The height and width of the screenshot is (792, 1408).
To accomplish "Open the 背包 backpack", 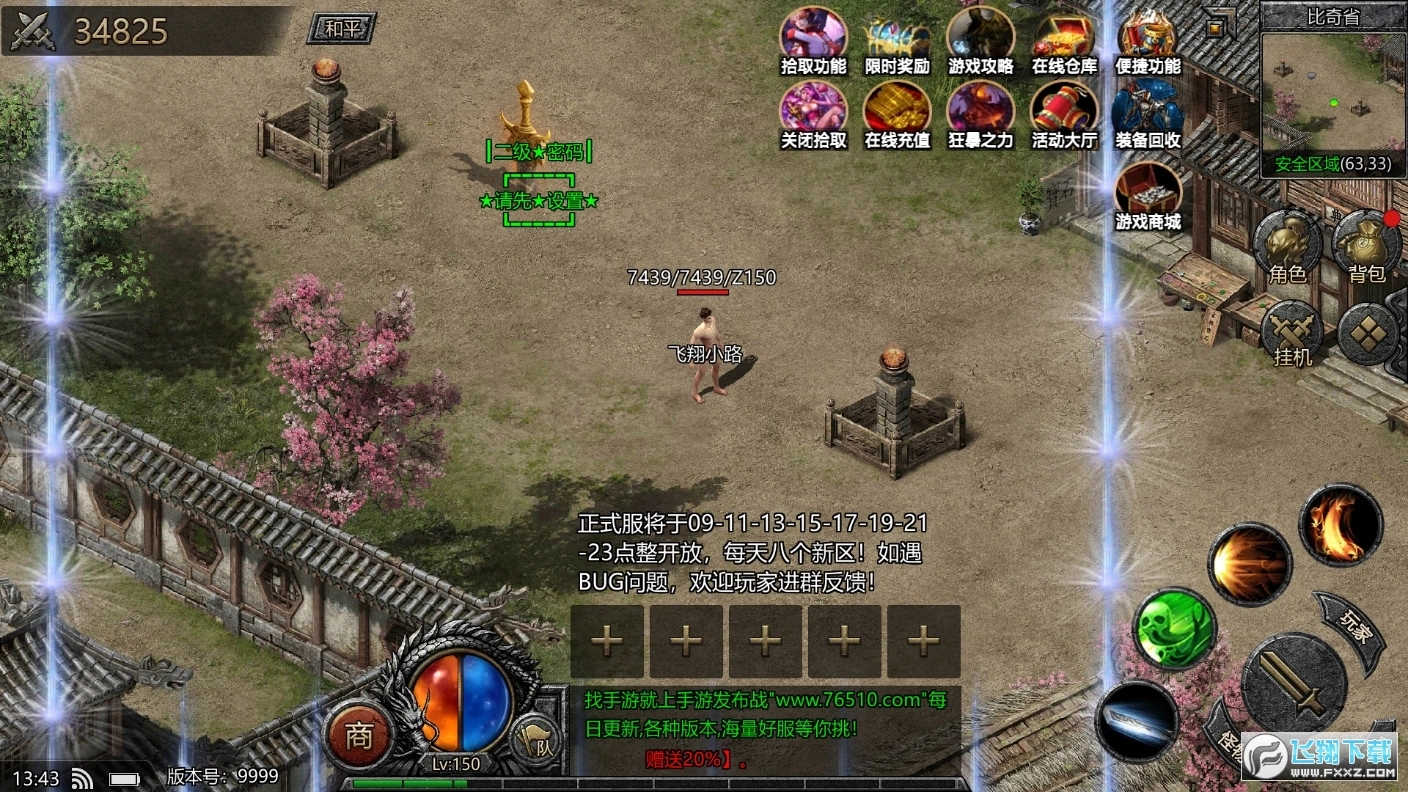I will [1367, 243].
